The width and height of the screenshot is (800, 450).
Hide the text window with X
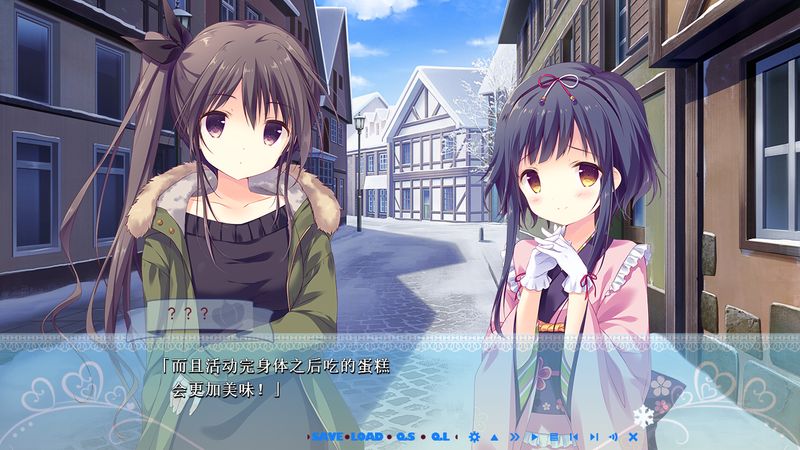pos(632,437)
